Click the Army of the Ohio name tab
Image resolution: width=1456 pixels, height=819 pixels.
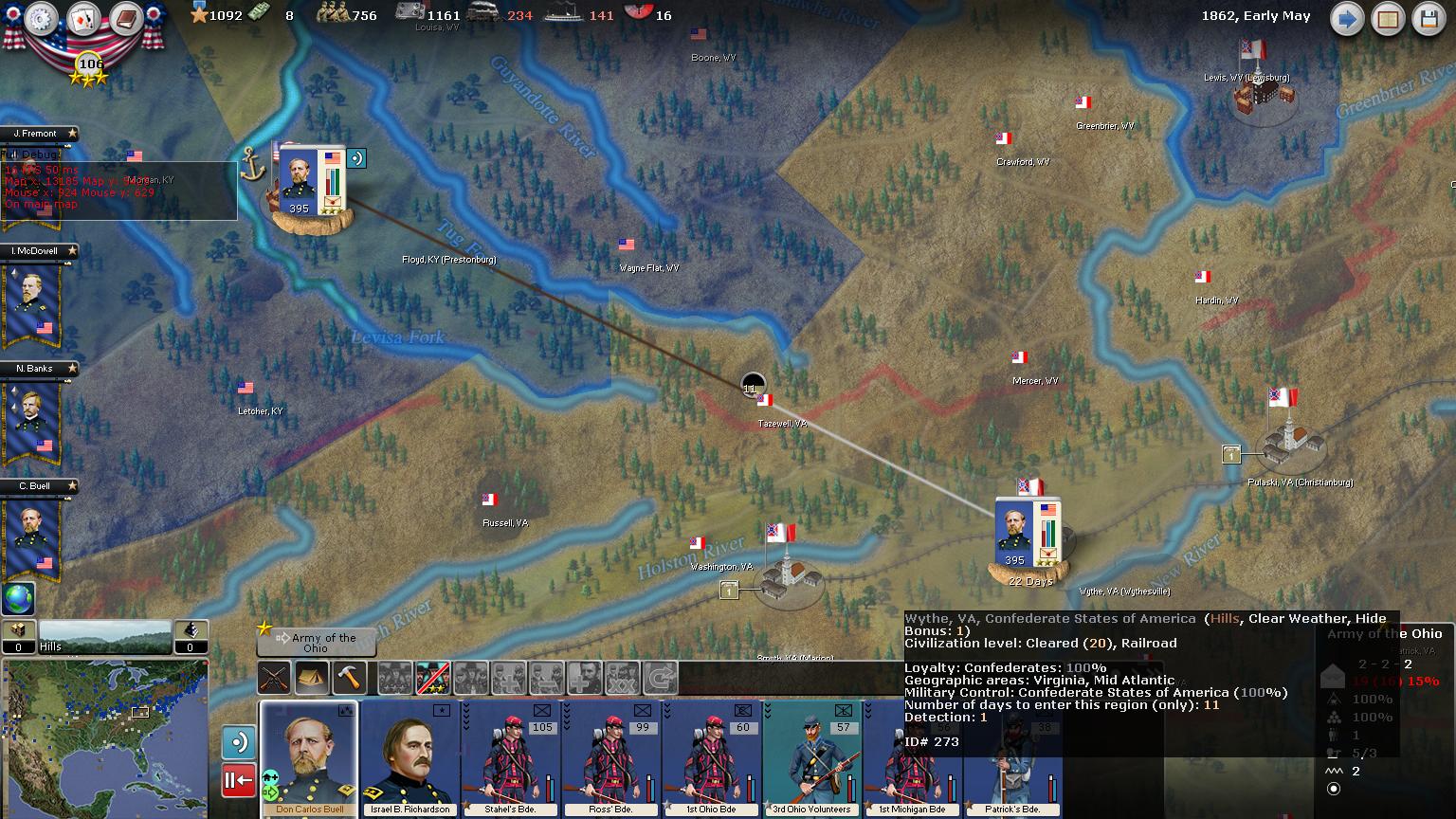(317, 643)
